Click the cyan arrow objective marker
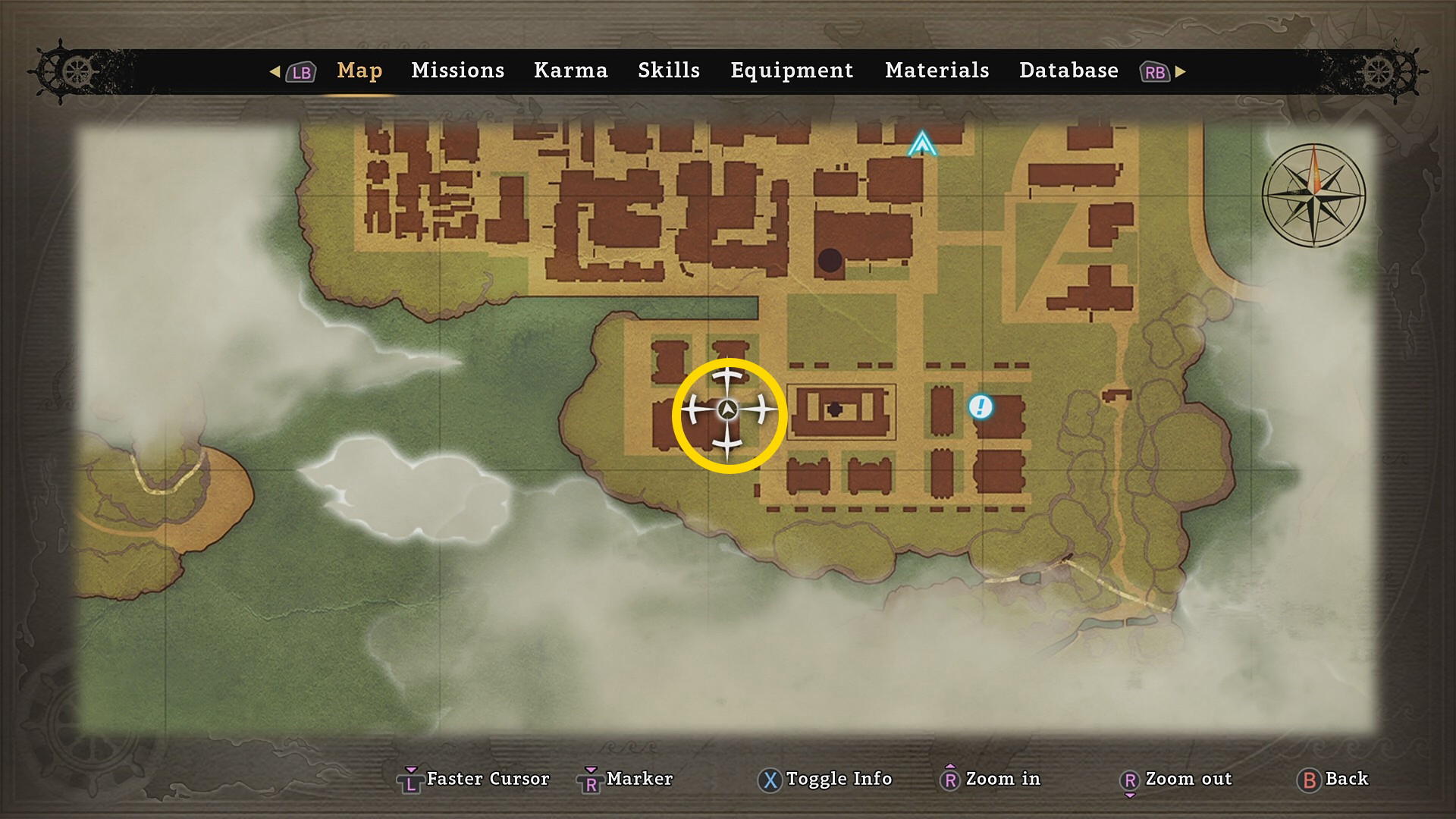 922,143
